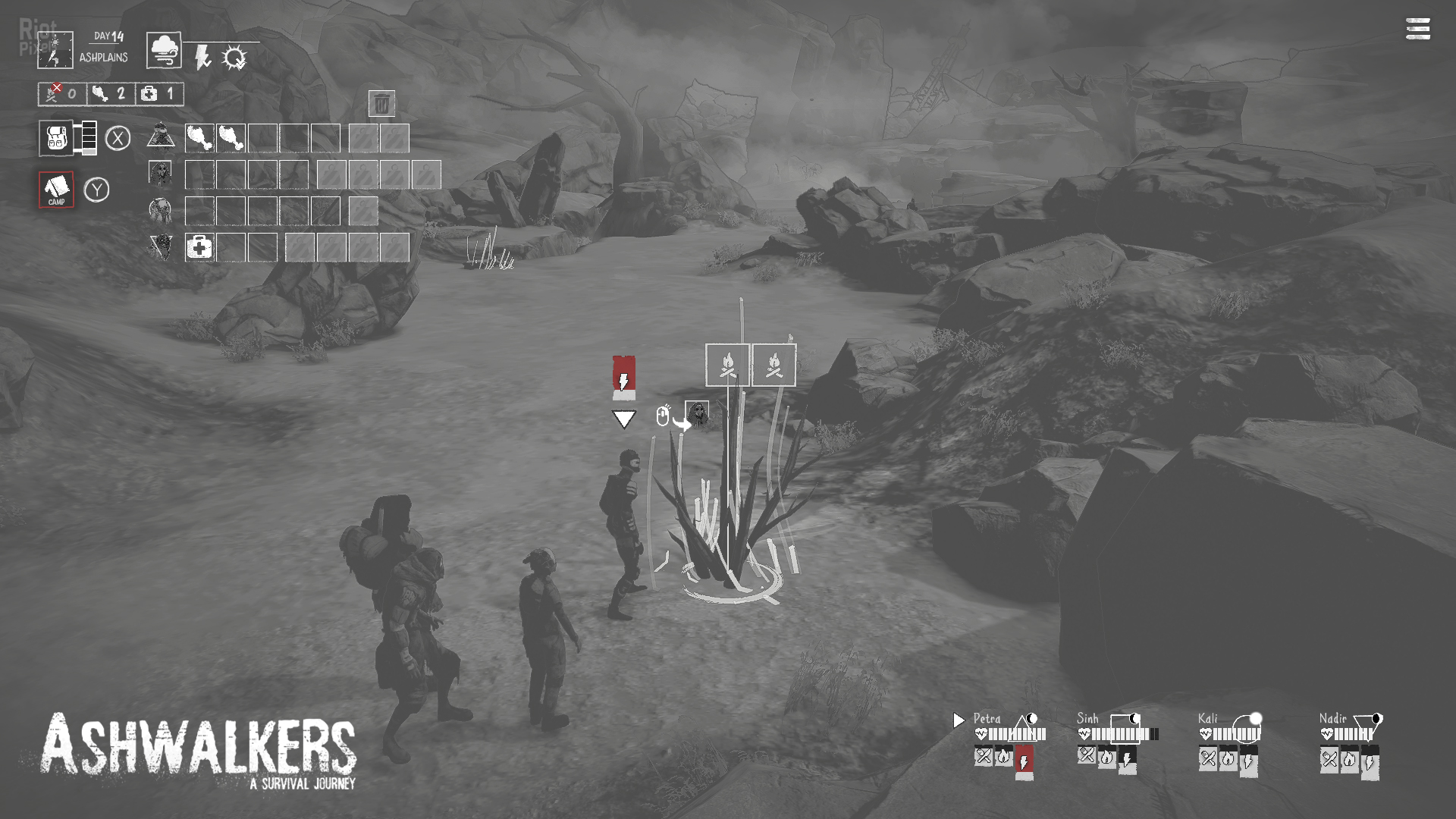Select Nadir in the party bar
Image resolution: width=1456 pixels, height=819 pixels.
point(1332,718)
